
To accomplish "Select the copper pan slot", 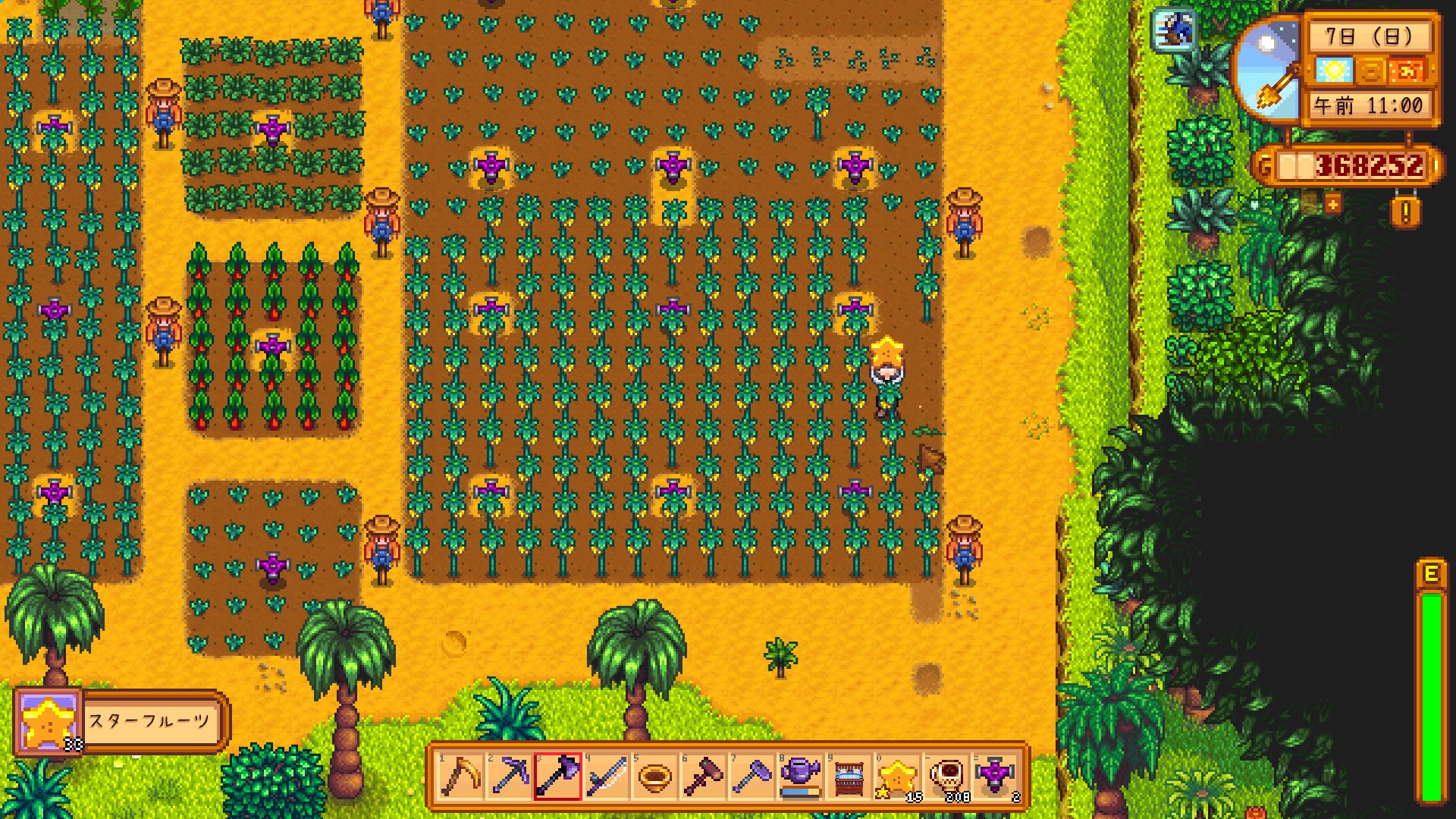I will click(x=654, y=777).
